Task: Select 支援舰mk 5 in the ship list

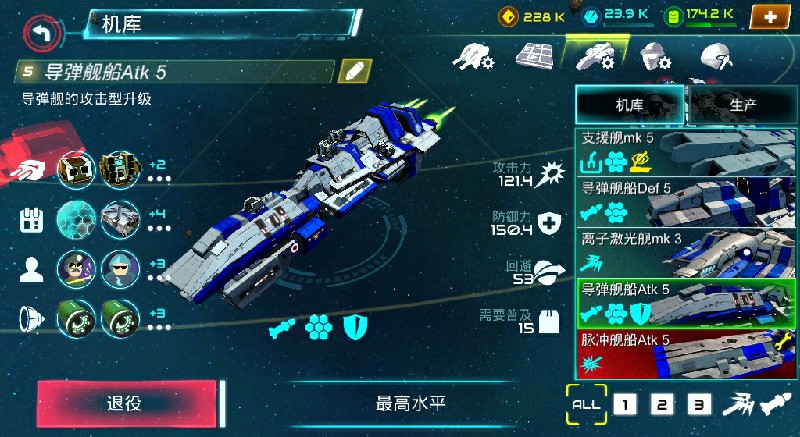Action: [x=687, y=151]
